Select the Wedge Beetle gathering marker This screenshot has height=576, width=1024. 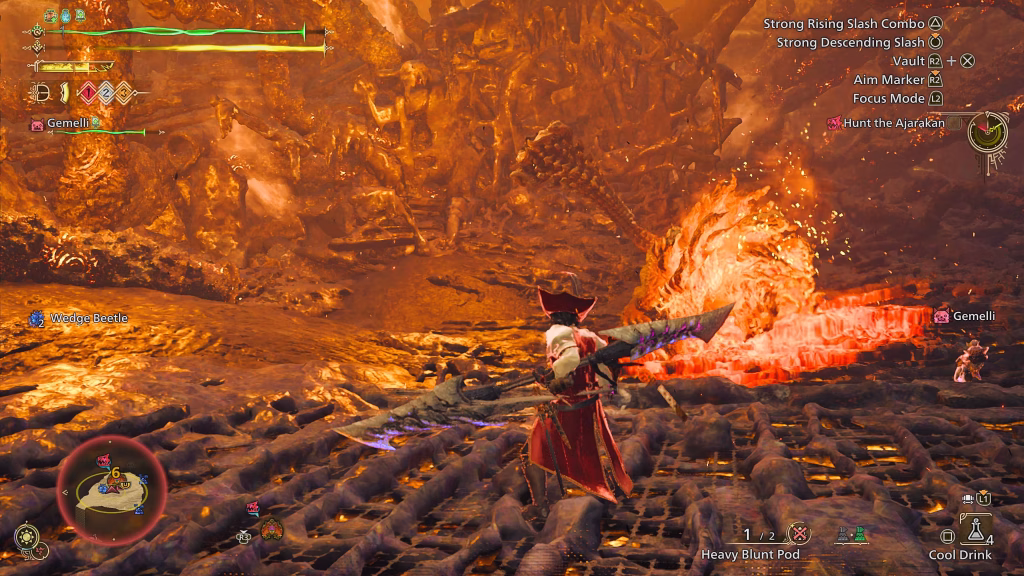click(37, 318)
